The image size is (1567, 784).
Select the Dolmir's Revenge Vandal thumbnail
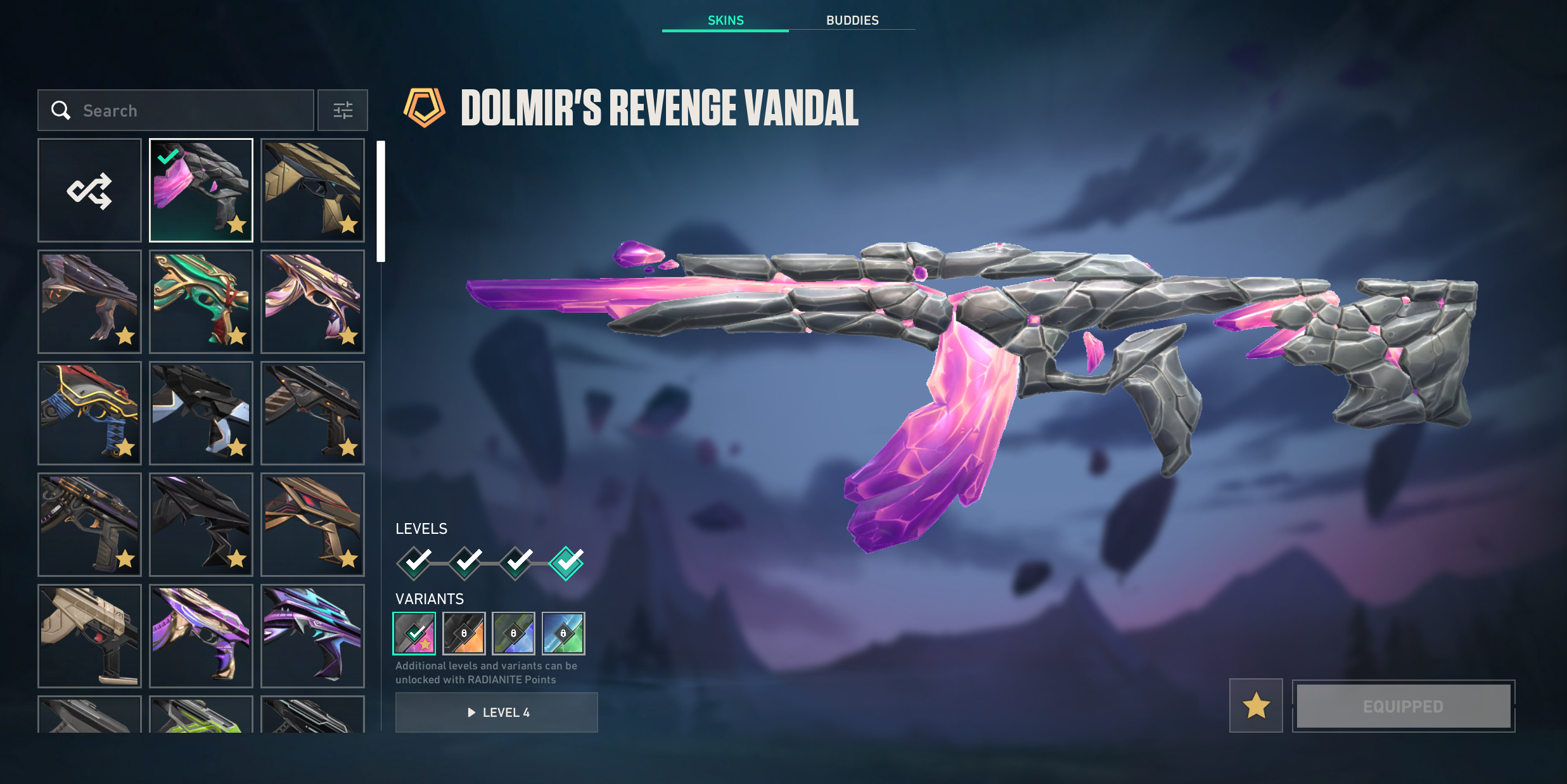pos(201,190)
